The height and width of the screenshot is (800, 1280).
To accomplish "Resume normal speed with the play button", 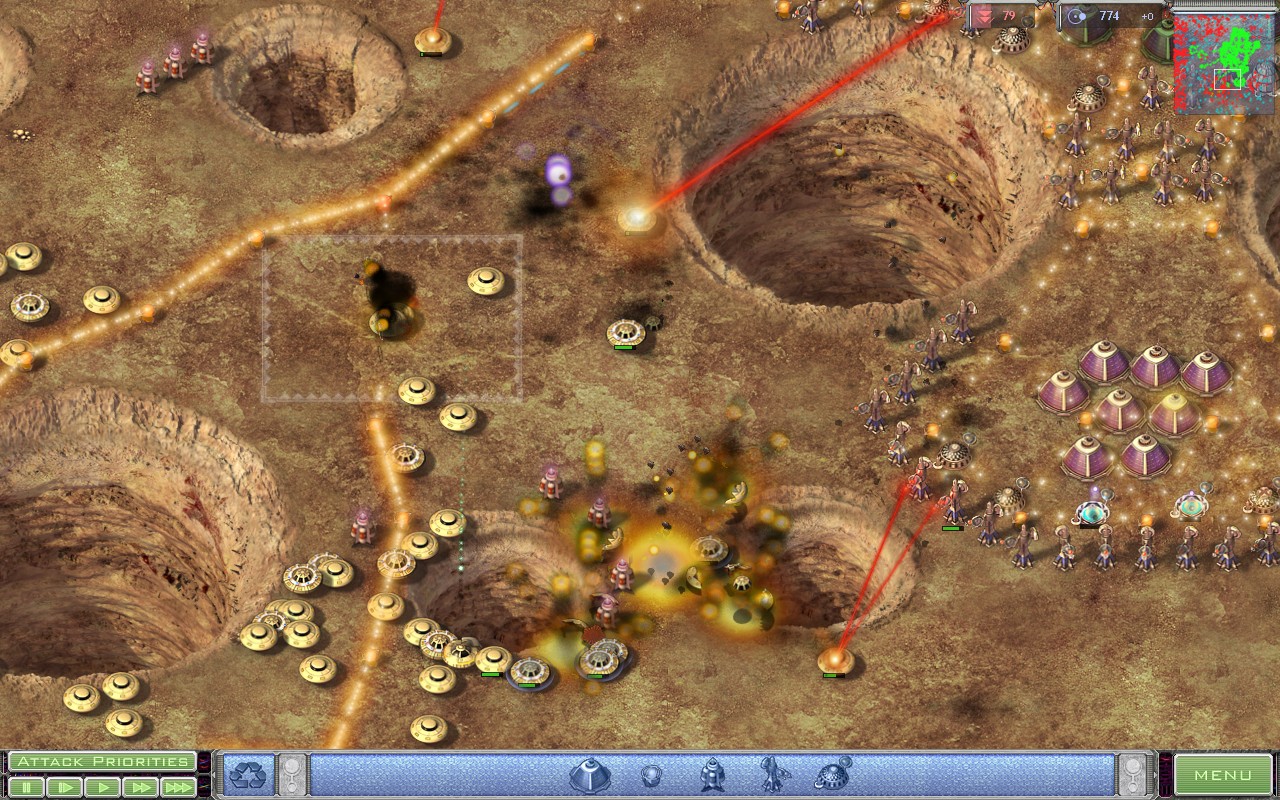I will 105,787.
